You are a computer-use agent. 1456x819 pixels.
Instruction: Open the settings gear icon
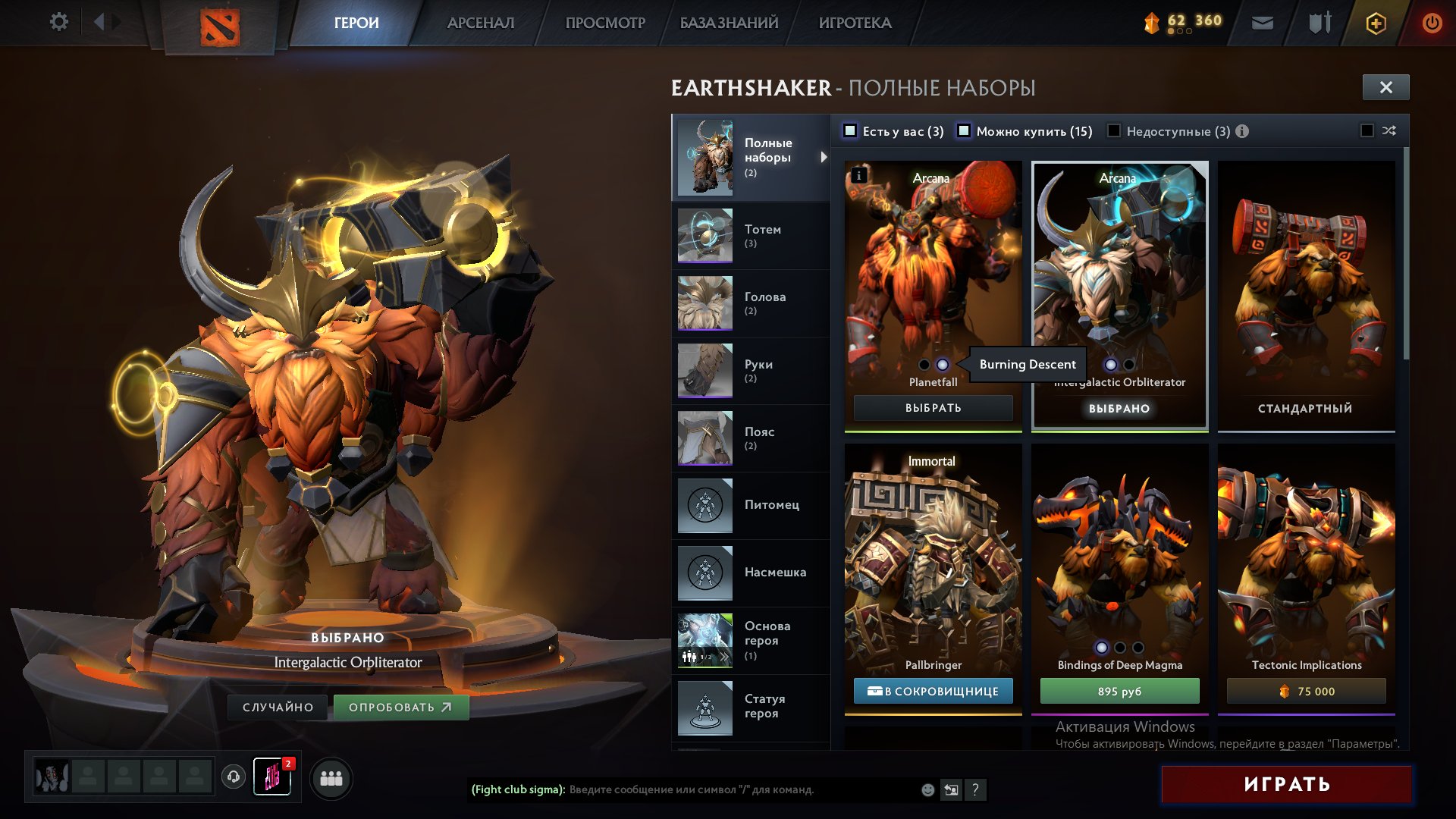[58, 22]
